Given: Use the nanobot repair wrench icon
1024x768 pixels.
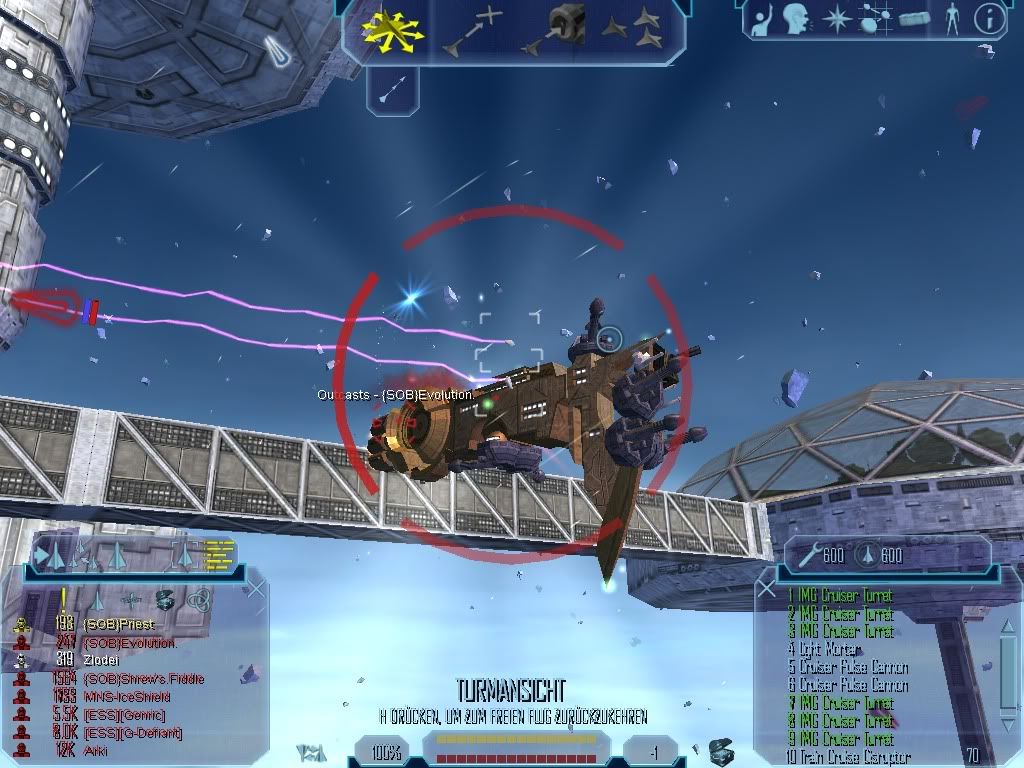Looking at the screenshot, I should pyautogui.click(x=807, y=555).
